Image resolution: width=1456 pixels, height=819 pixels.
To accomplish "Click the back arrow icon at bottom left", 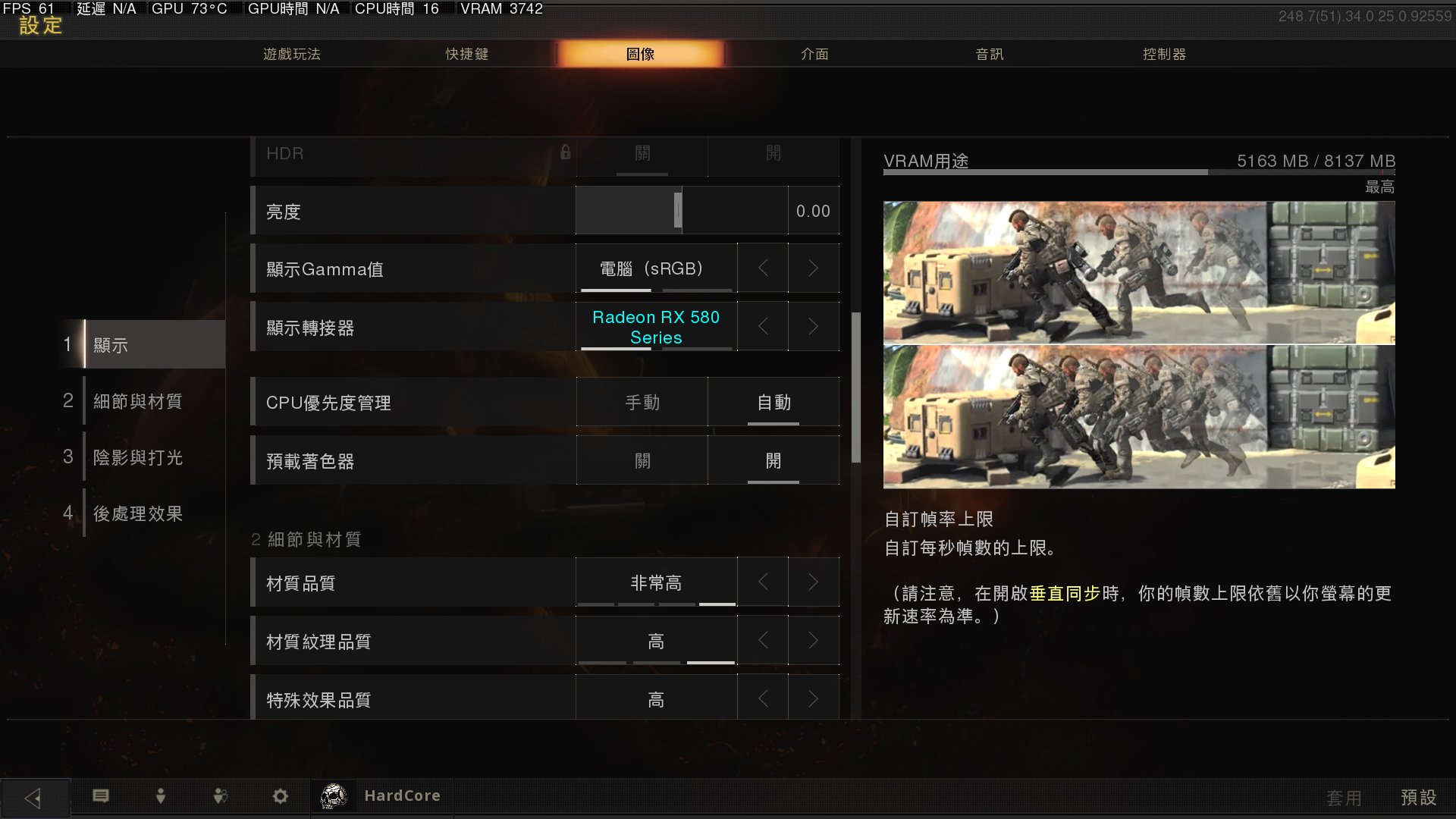I will (33, 796).
